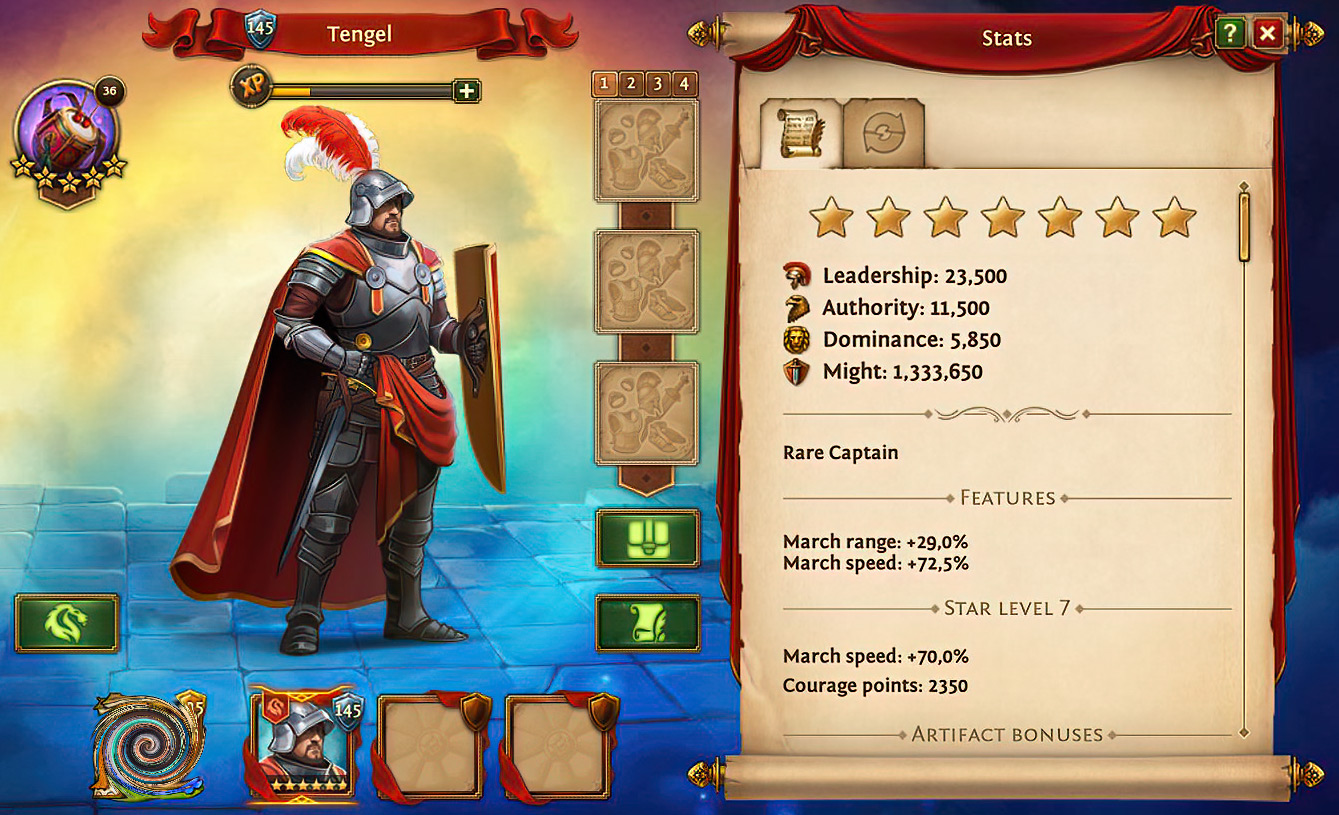Switch to the scroll and quill stats tab

[800, 135]
